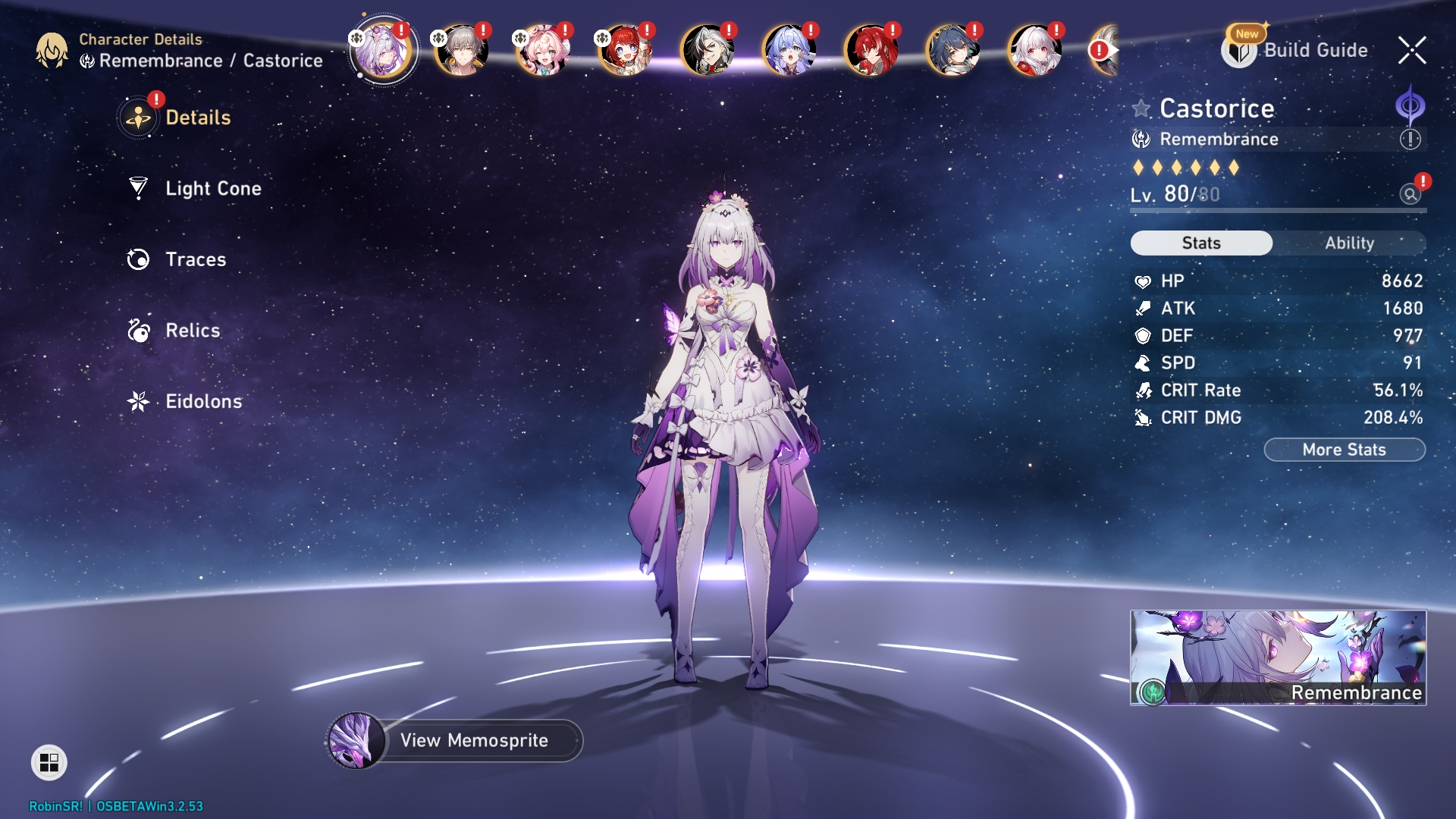Image resolution: width=1456 pixels, height=819 pixels.
Task: View the Eidolons page
Action: (x=203, y=401)
